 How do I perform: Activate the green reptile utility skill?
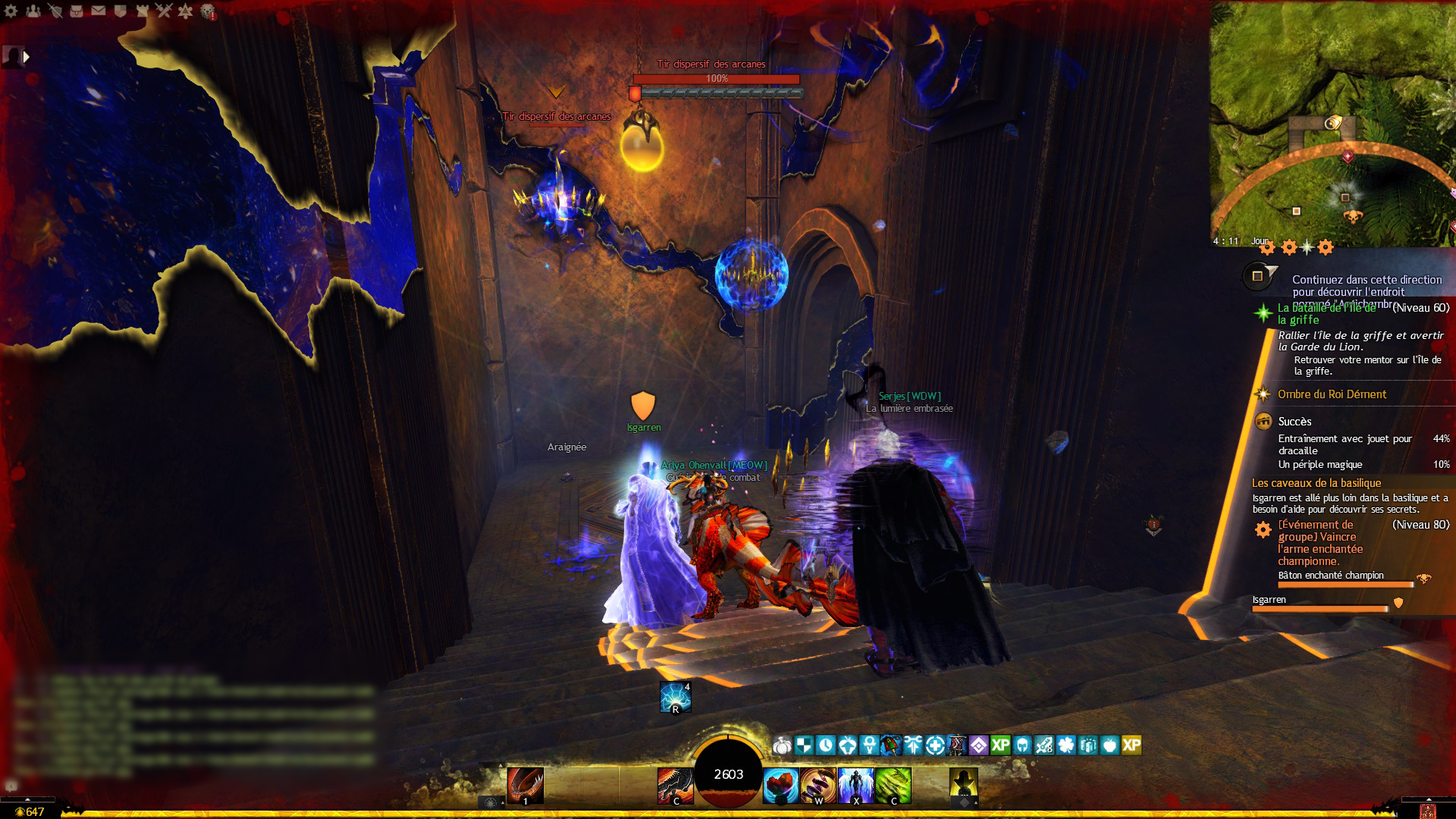(x=893, y=785)
